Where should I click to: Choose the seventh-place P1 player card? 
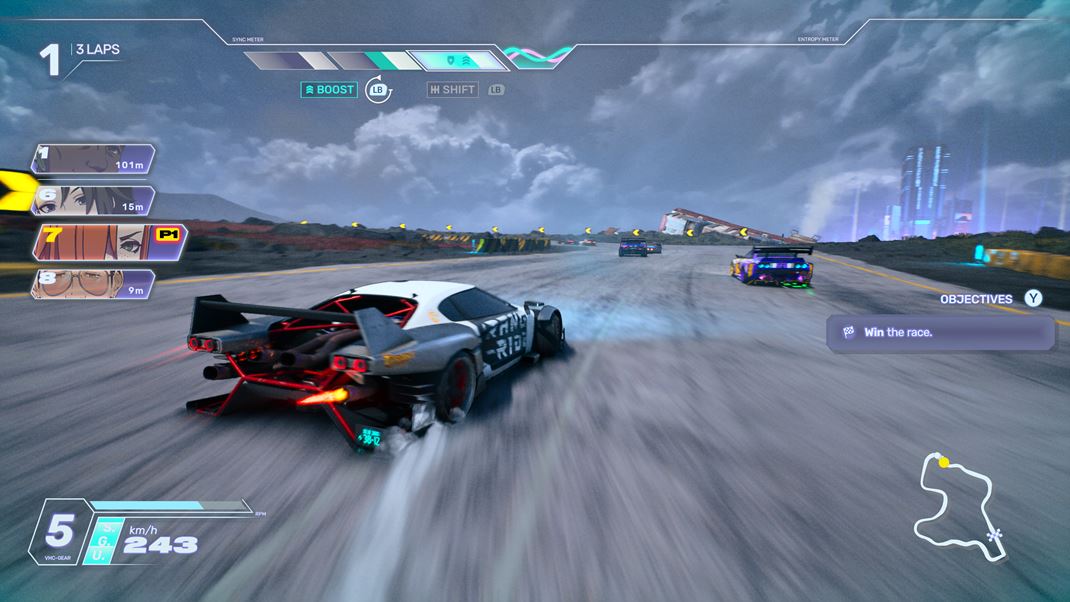108,241
